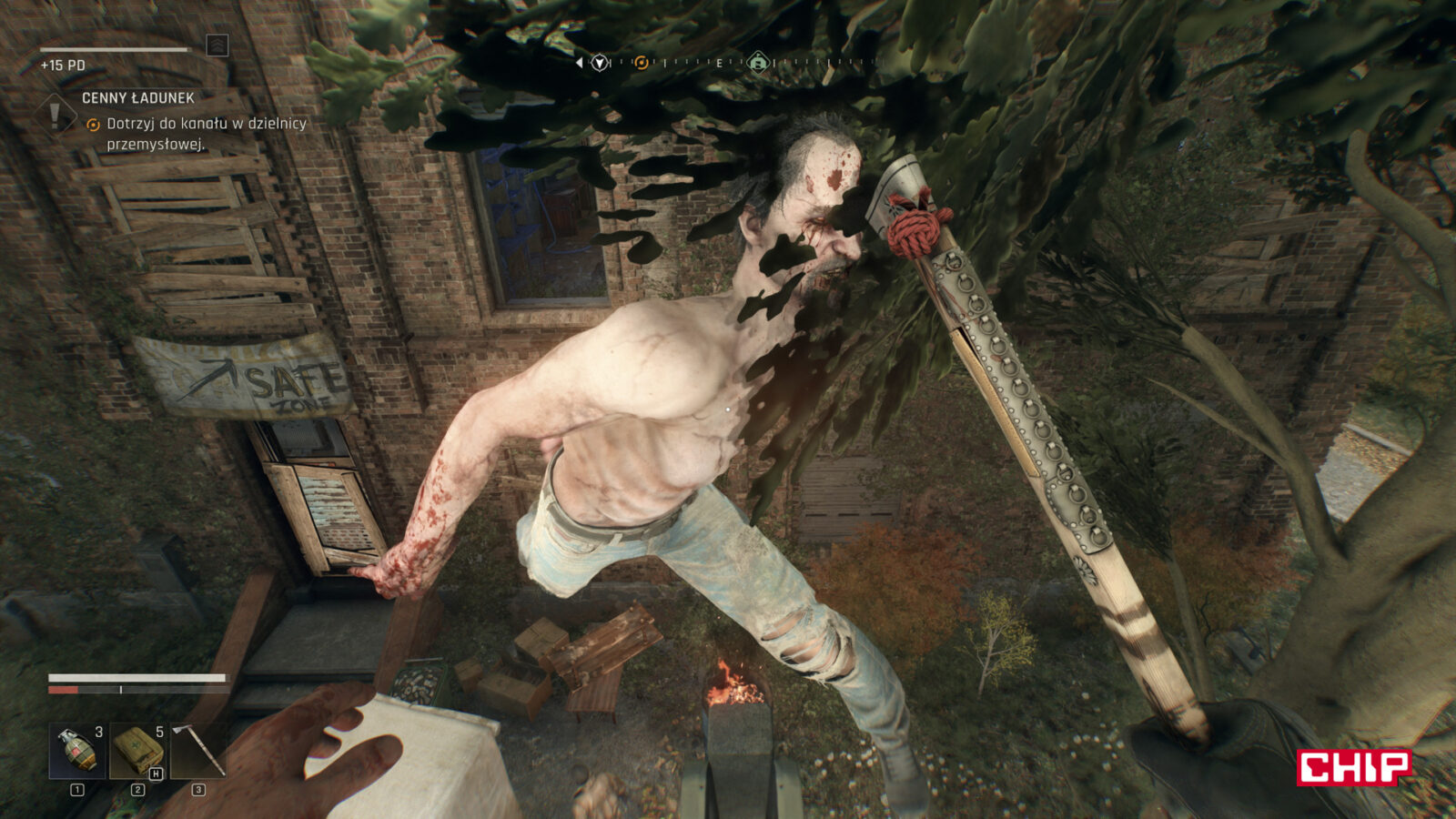Use the medkit pouch slot

pos(137,751)
